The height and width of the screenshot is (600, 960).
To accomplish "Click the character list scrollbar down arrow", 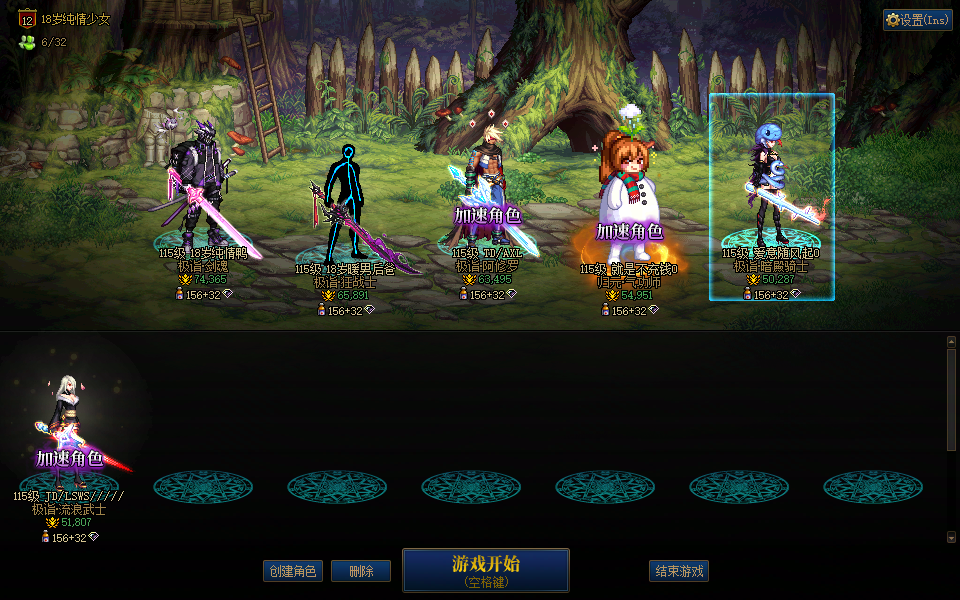I will coord(951,537).
